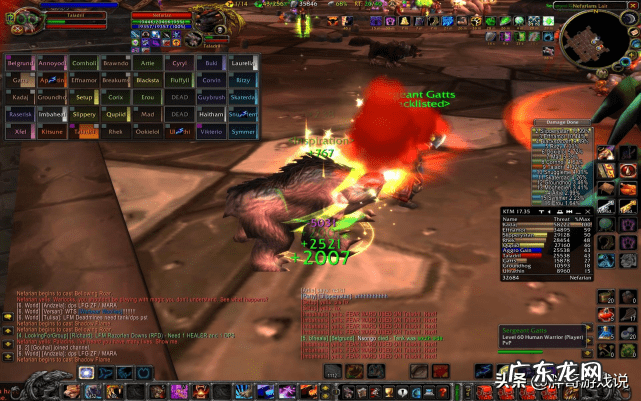Choose Kitsune's raid frame
The width and height of the screenshot is (641, 401).
(52, 131)
